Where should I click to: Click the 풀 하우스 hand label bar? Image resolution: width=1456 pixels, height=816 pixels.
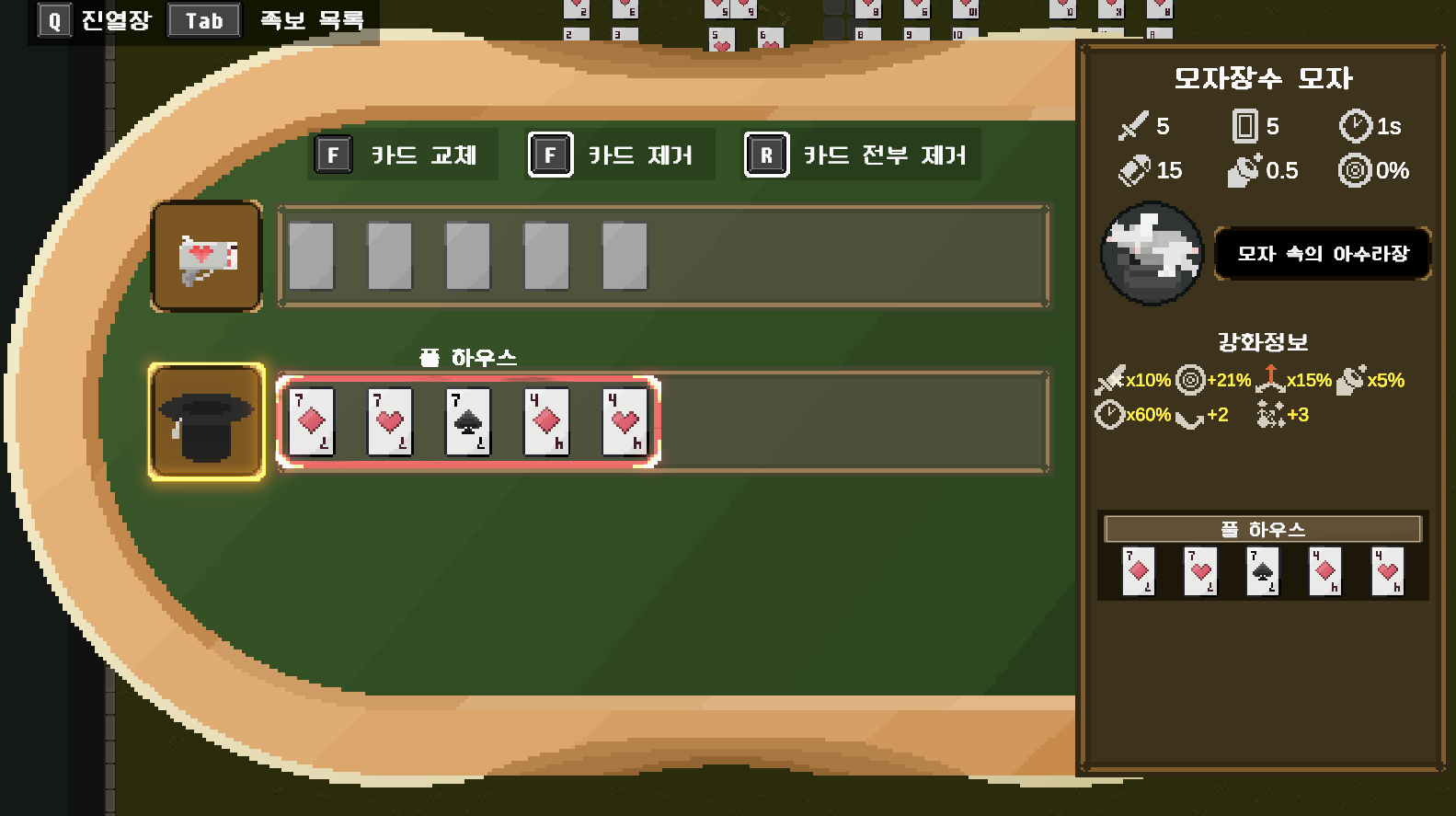pyautogui.click(x=1262, y=528)
